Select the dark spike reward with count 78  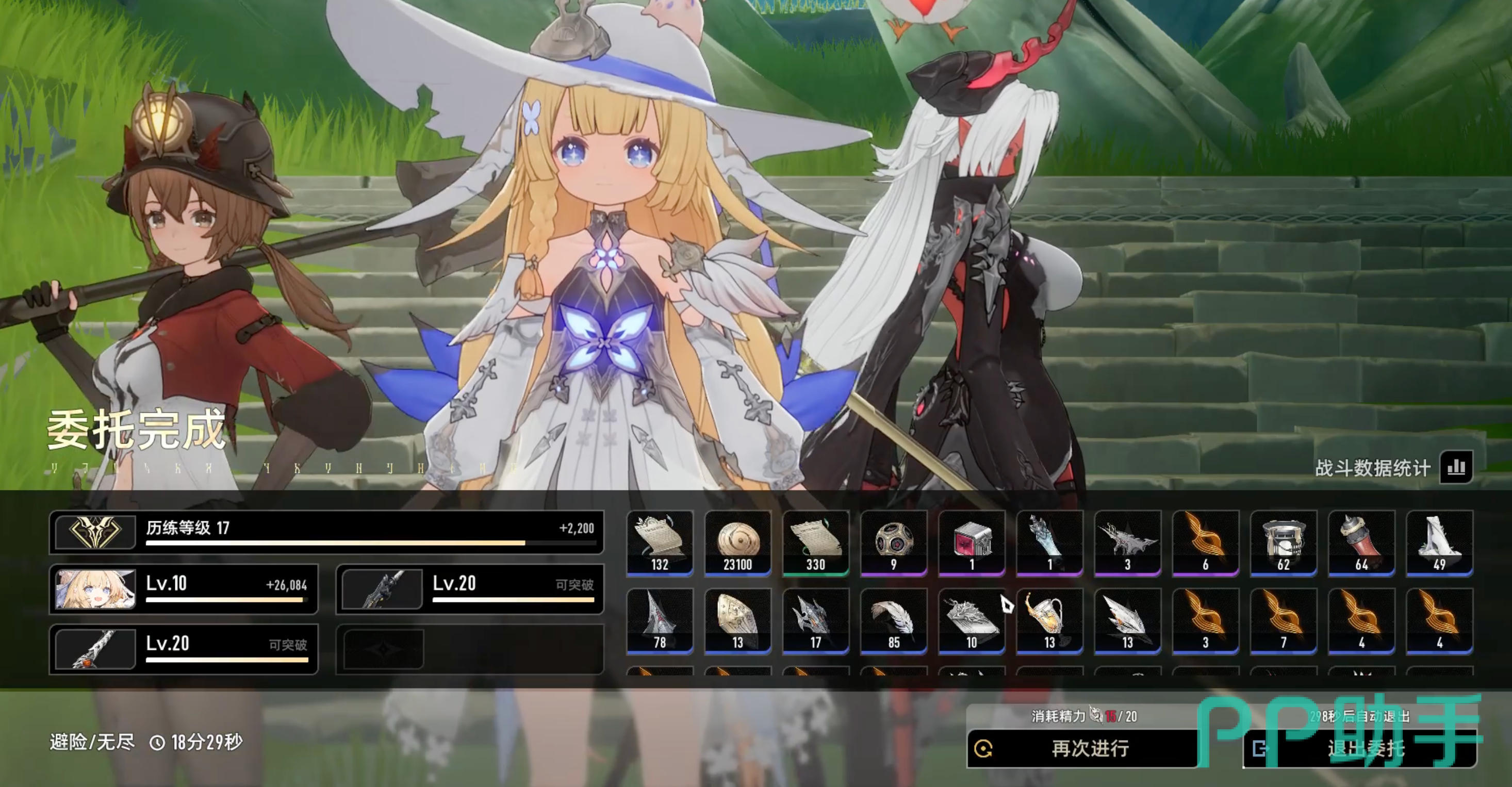click(660, 621)
